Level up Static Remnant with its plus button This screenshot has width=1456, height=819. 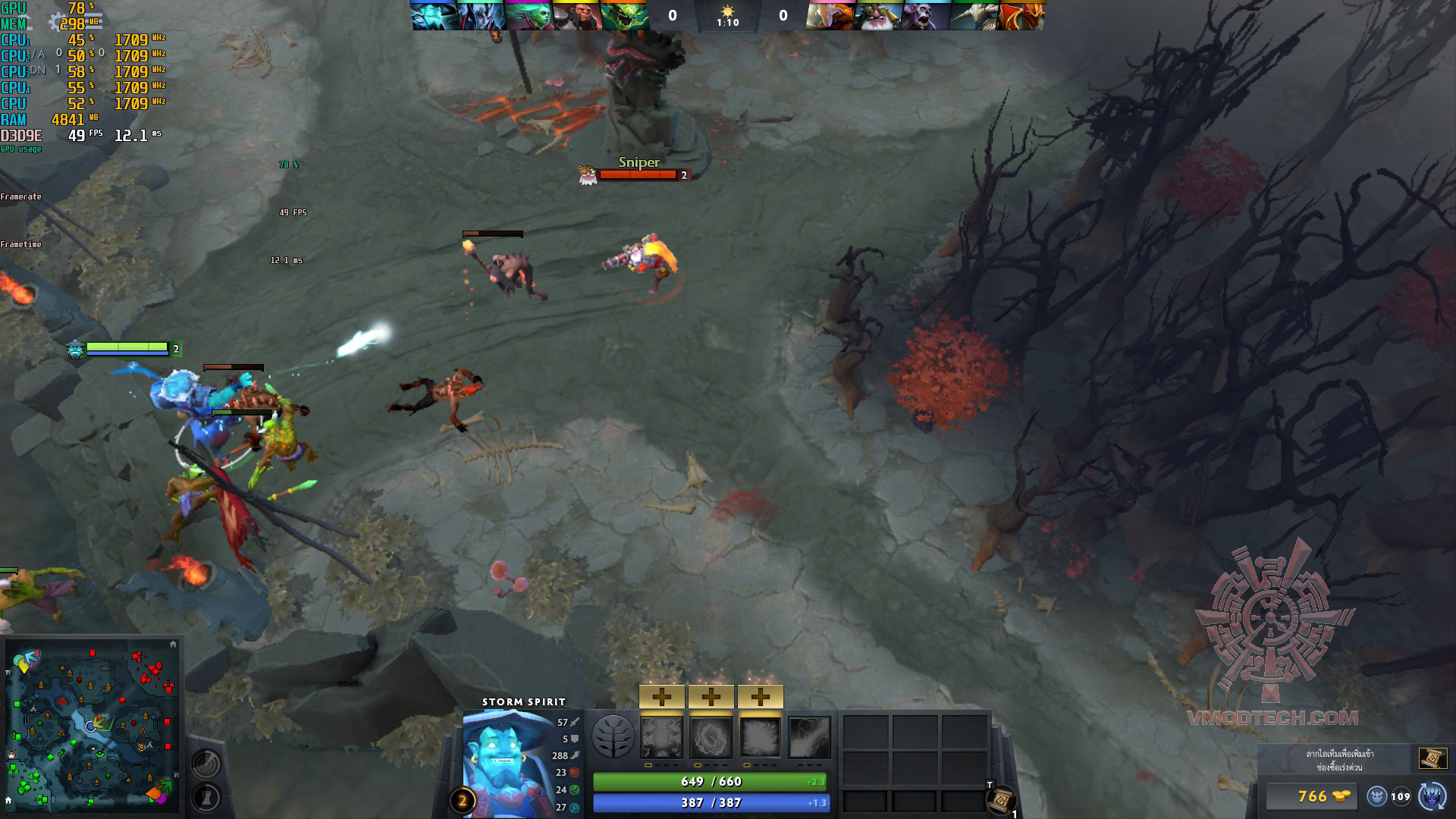tap(662, 696)
